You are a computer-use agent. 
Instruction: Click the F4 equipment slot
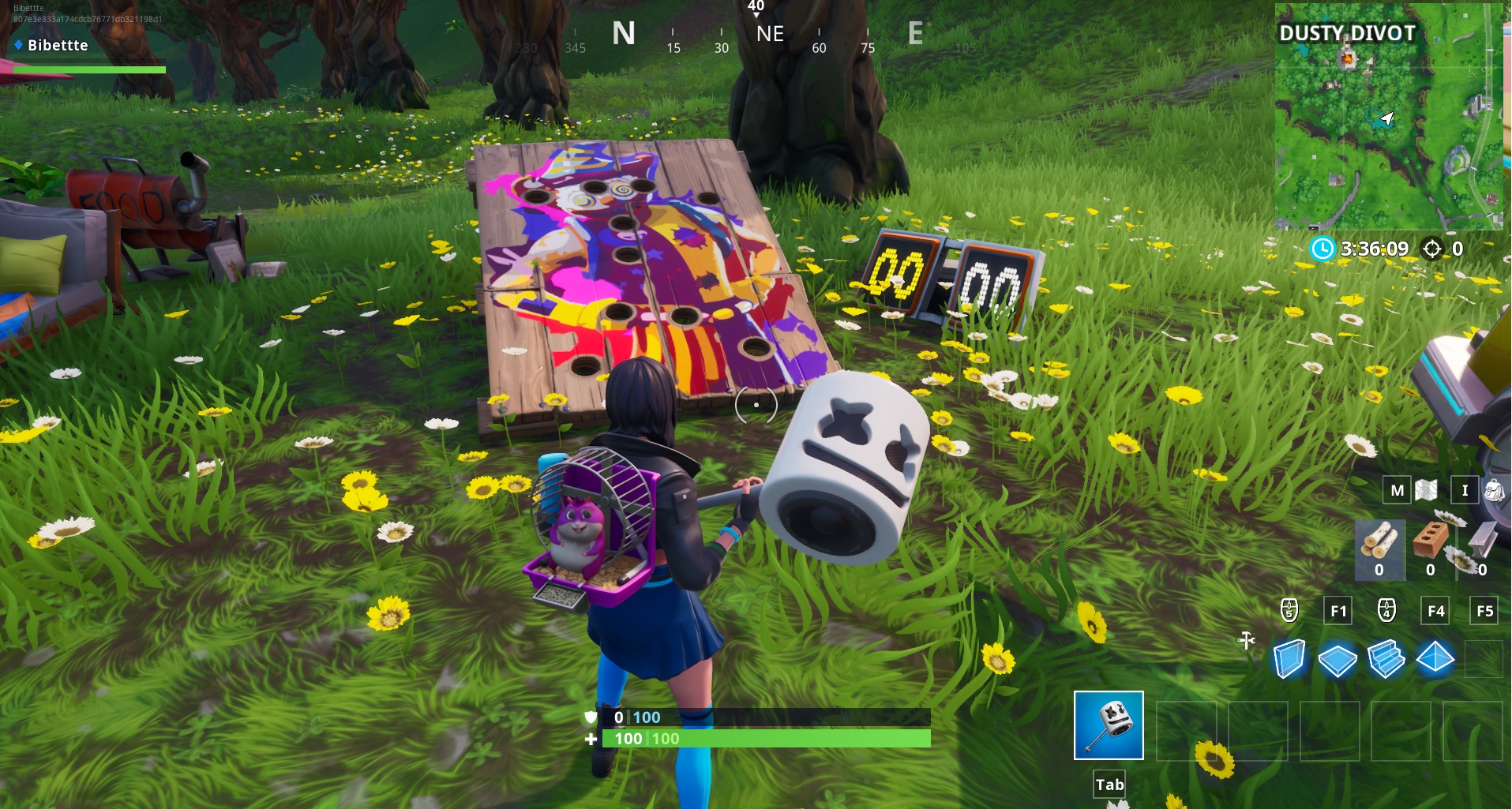coord(1436,610)
